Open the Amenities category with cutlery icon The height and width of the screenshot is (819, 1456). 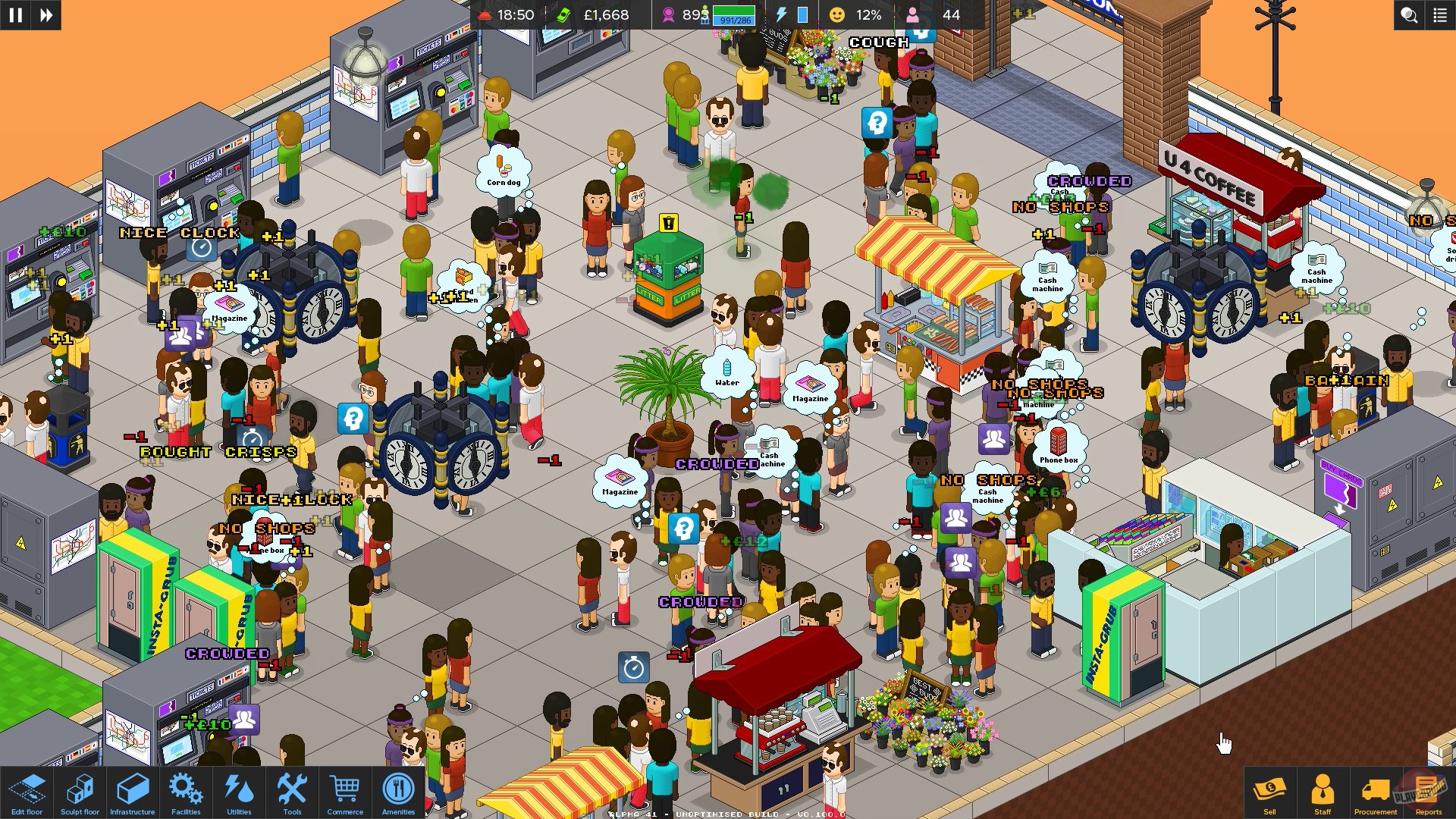398,792
